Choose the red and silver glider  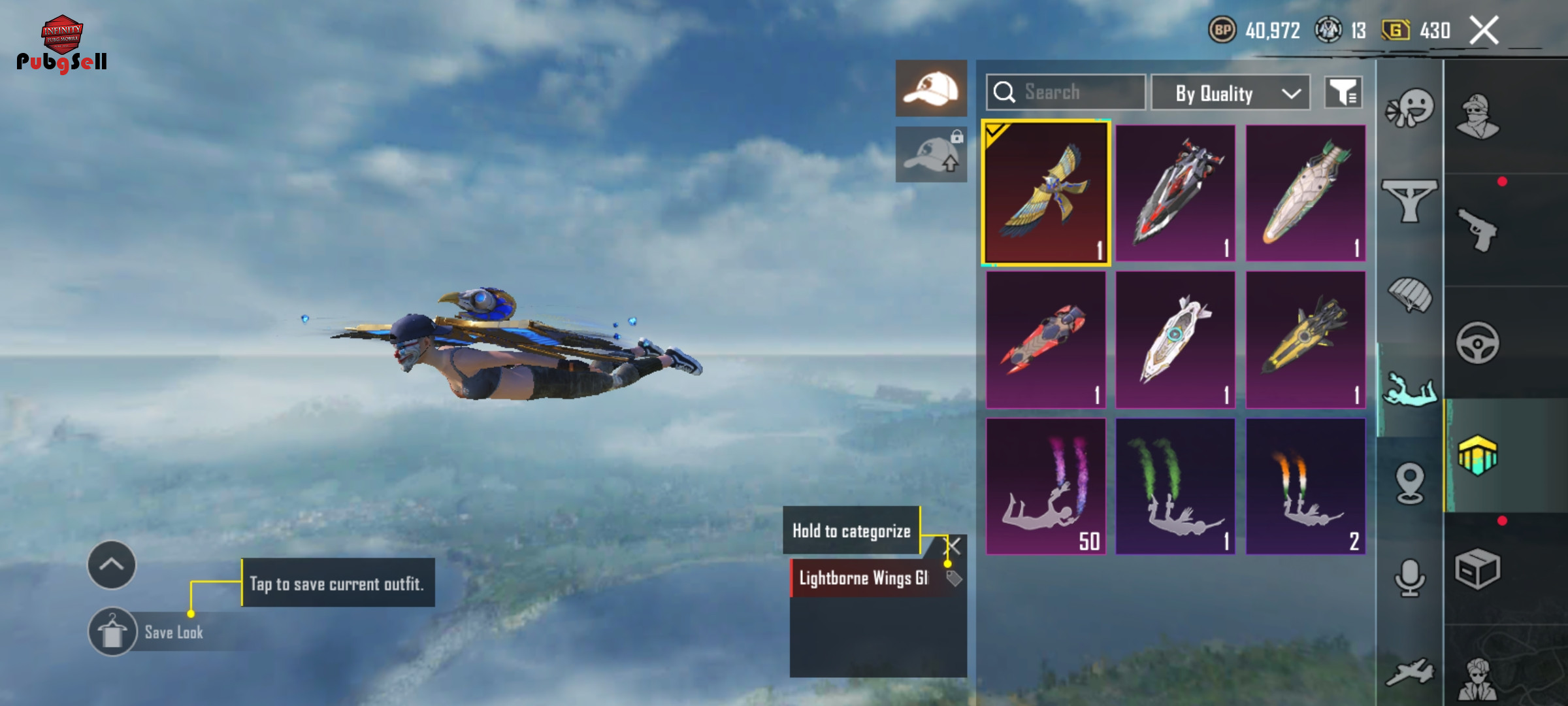pyautogui.click(x=1175, y=193)
